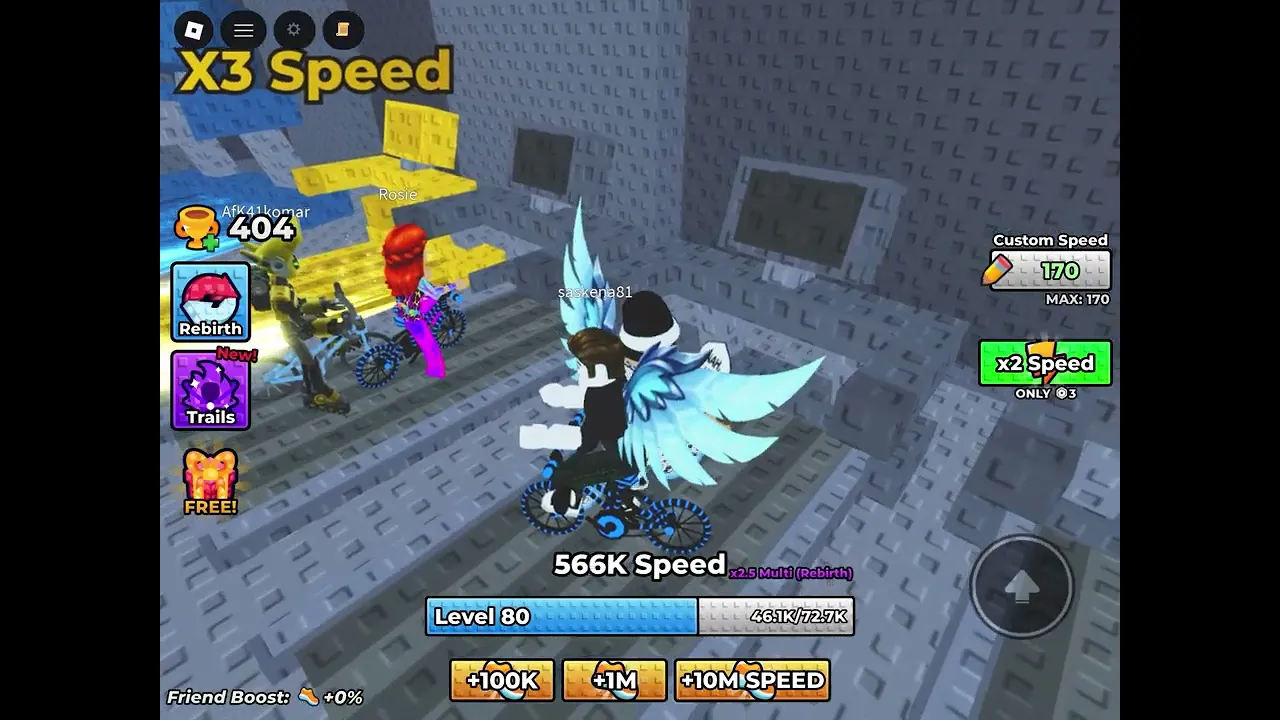This screenshot has height=720, width=1280.
Task: Click the scroll quest icon in top bar
Action: (x=343, y=30)
